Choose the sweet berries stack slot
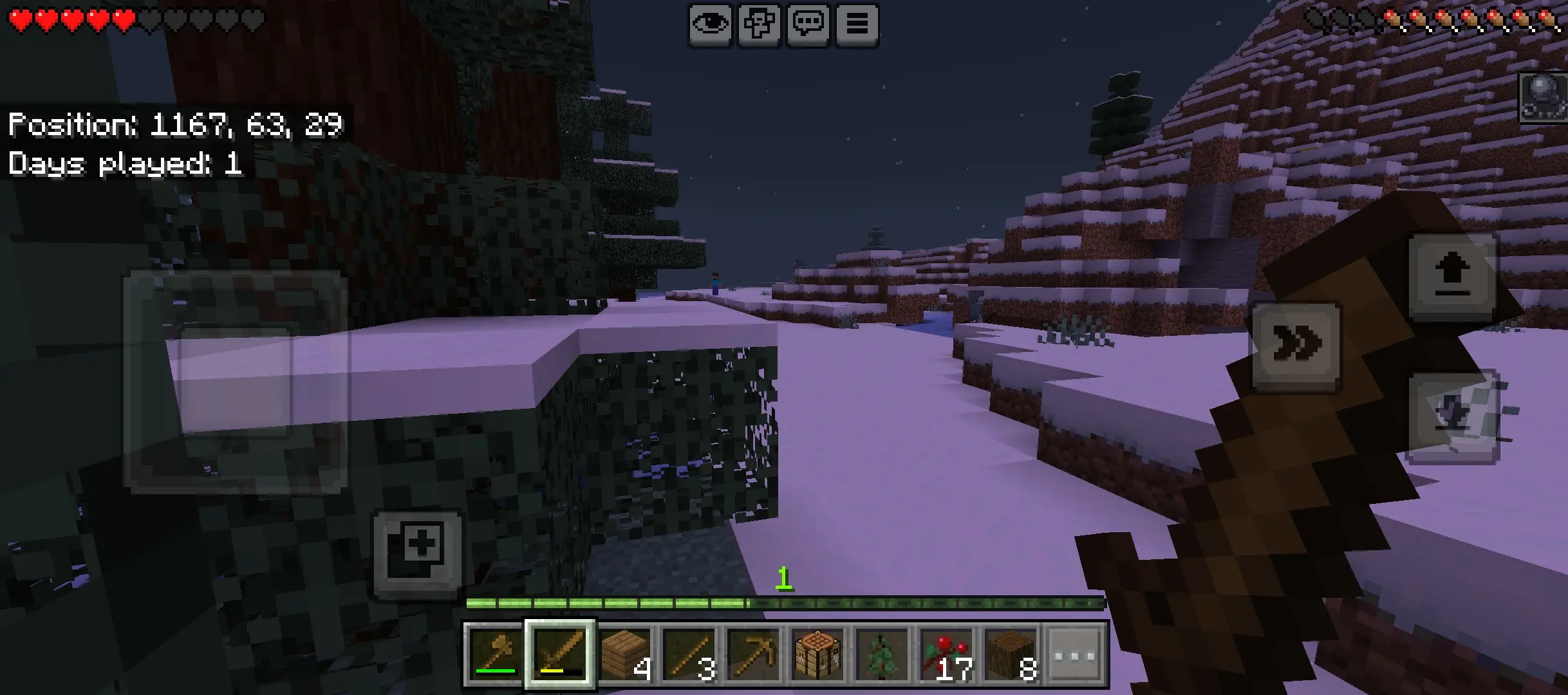1568x695 pixels. coord(947,654)
